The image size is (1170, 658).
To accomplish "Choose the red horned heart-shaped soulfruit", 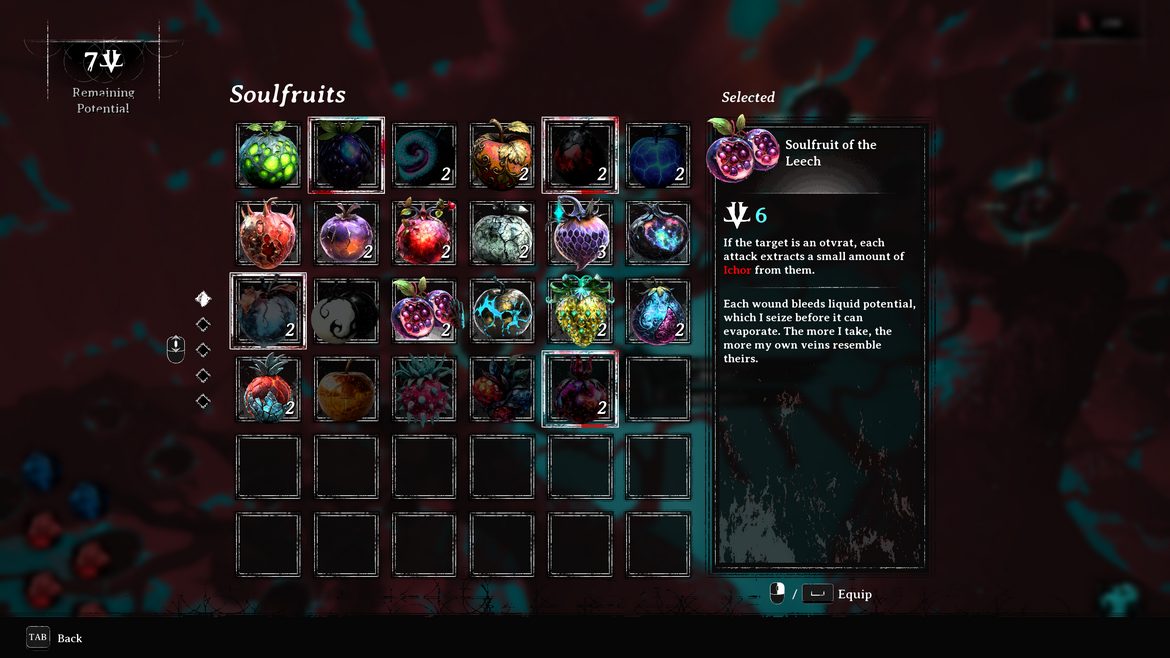I will click(x=268, y=234).
